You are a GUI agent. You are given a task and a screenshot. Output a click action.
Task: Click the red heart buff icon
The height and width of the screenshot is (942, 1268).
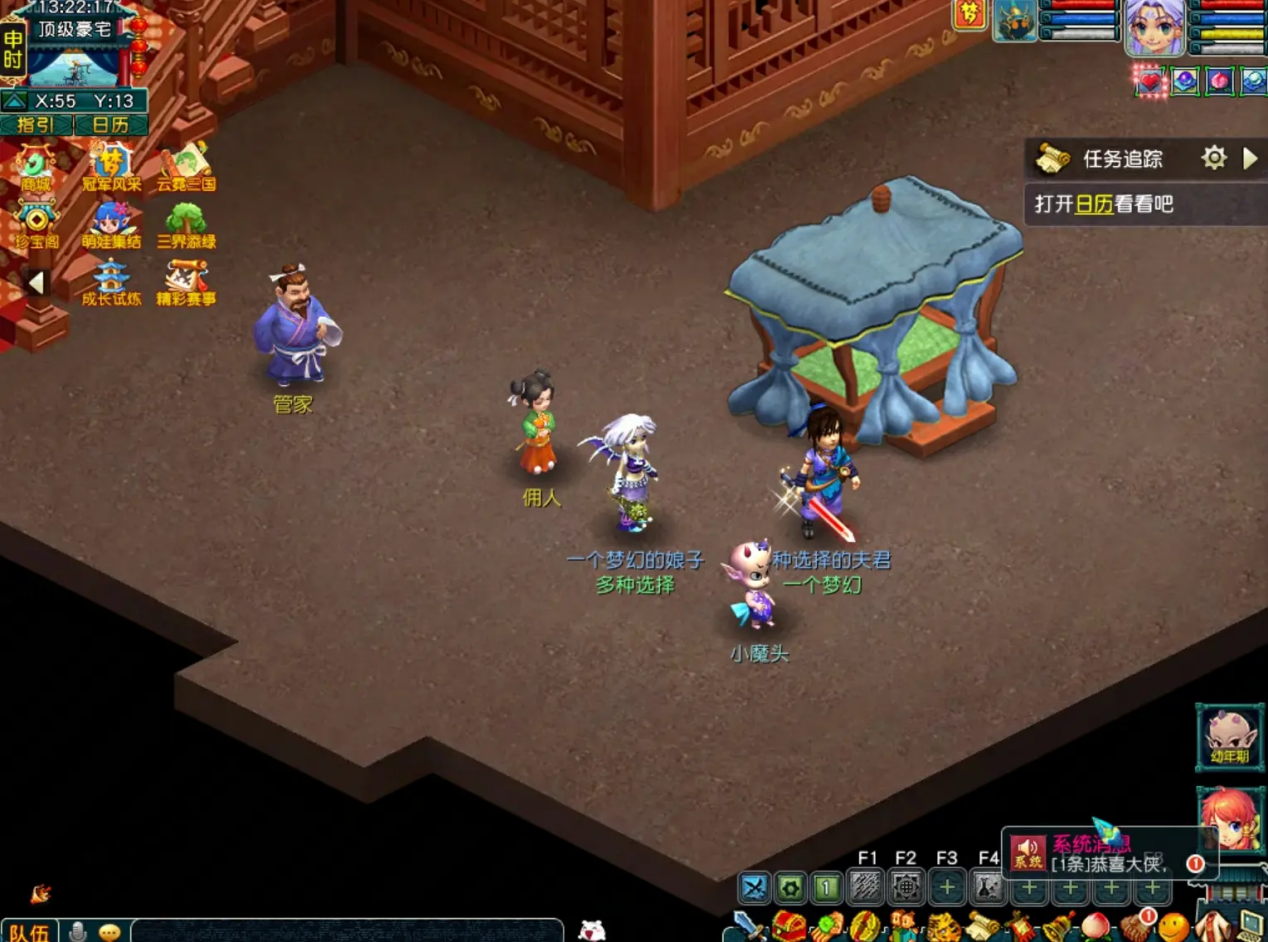1150,81
